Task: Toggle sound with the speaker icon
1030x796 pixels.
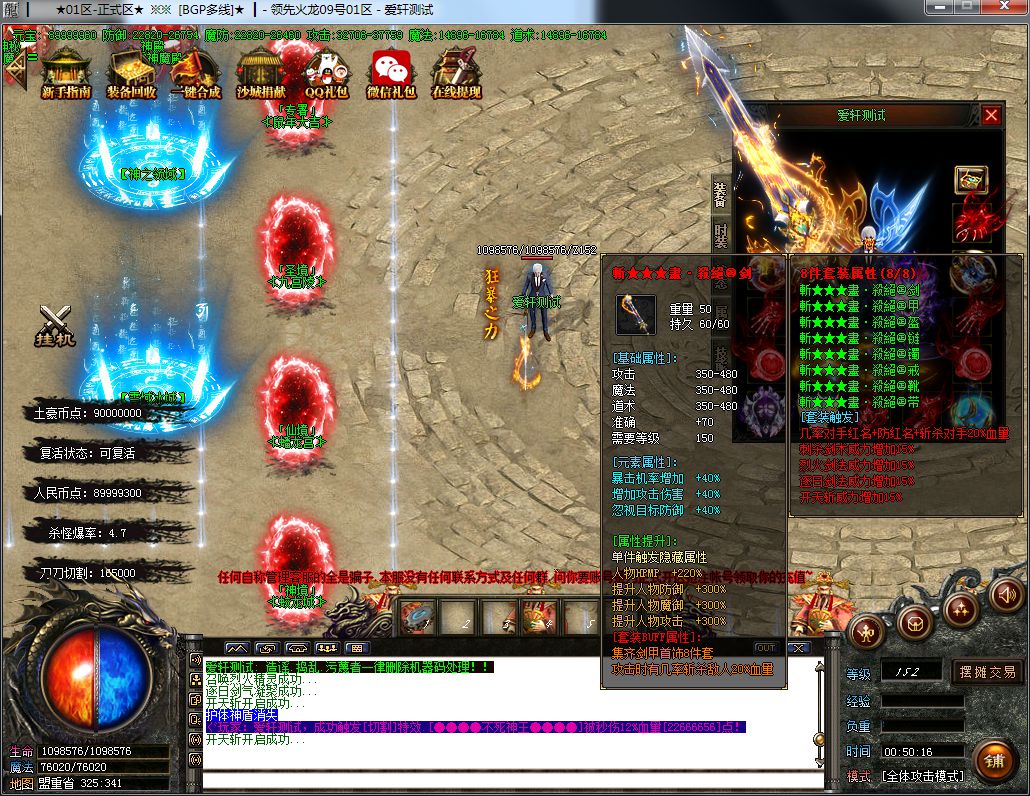Action: click(x=1007, y=595)
